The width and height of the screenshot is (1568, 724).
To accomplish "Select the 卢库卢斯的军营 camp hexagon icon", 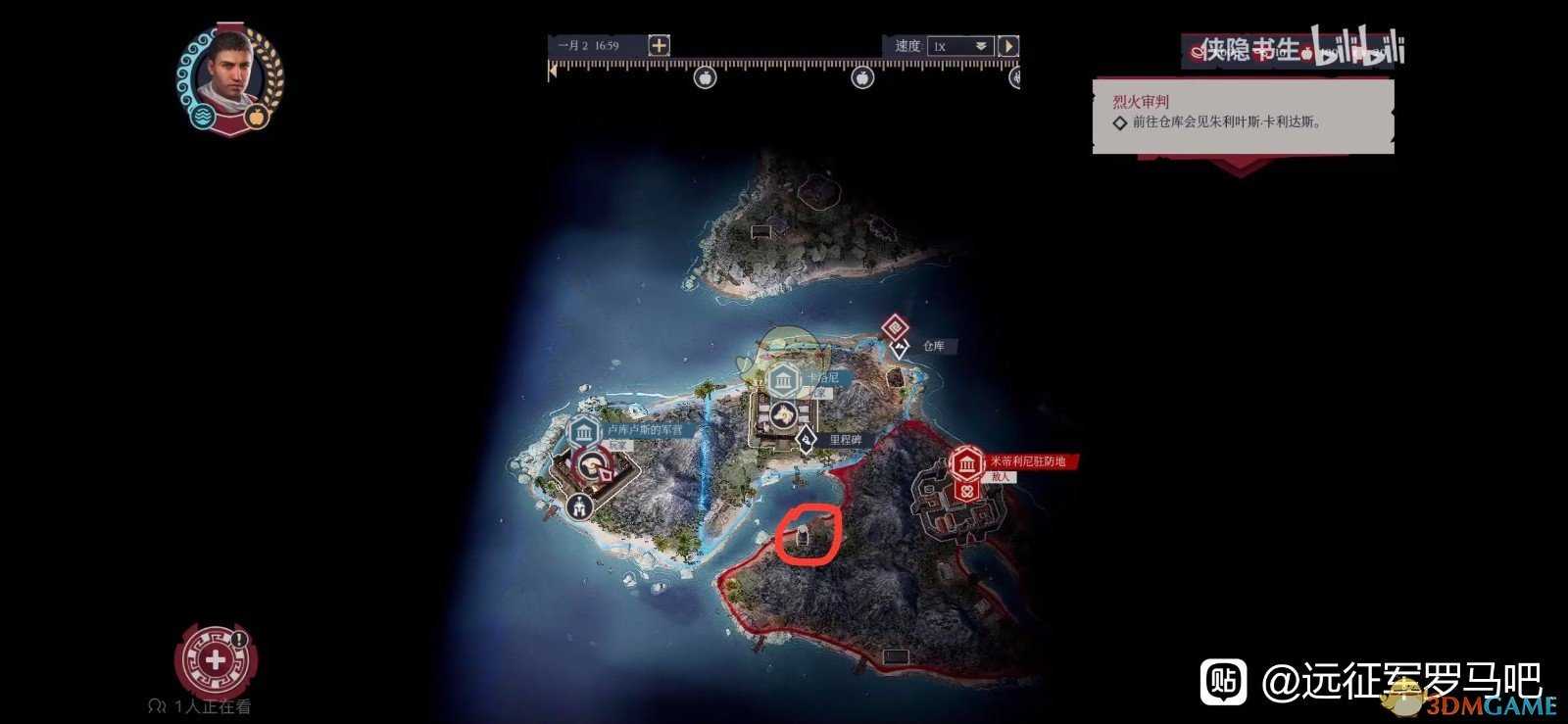I will tap(583, 432).
